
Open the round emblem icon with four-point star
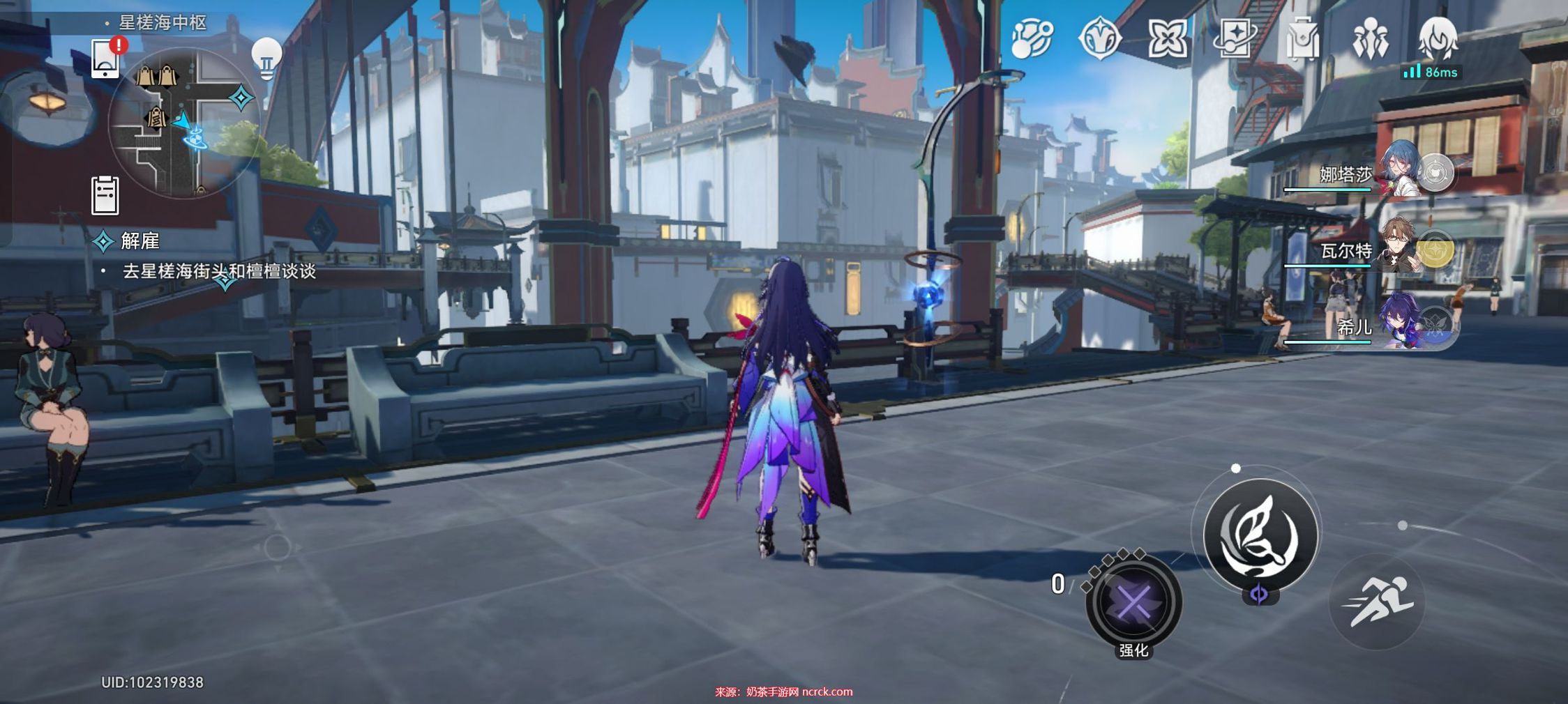[1099, 38]
